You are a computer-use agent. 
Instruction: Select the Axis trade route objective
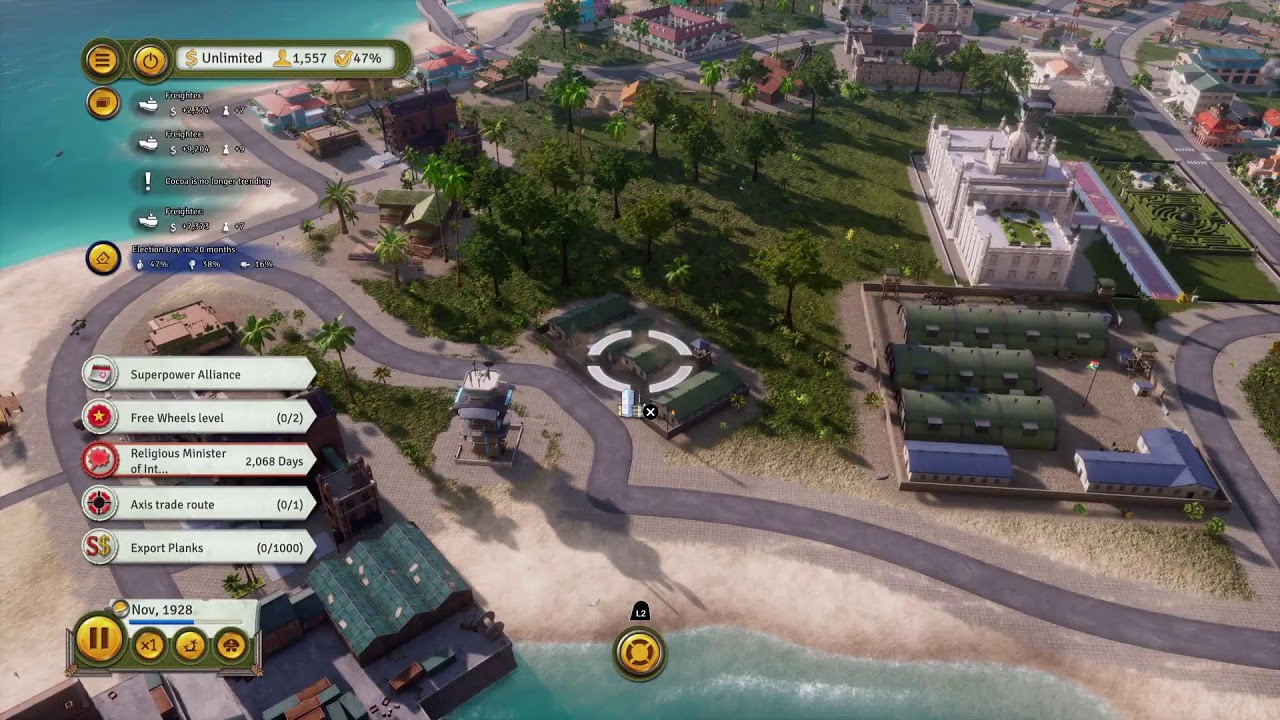(x=199, y=504)
